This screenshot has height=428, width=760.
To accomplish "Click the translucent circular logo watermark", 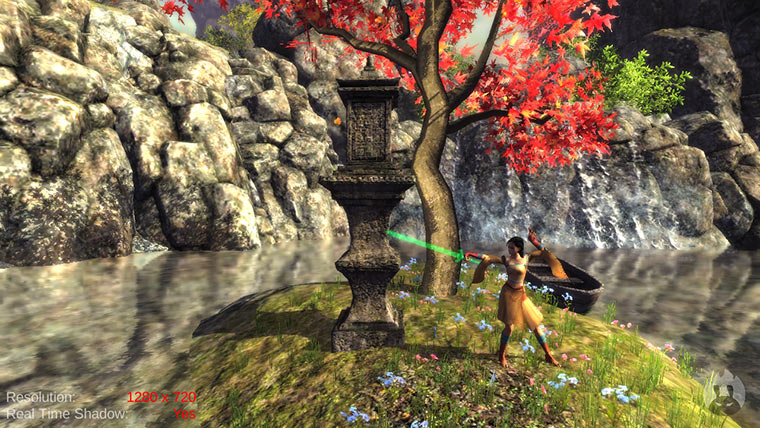I will coord(724,393).
